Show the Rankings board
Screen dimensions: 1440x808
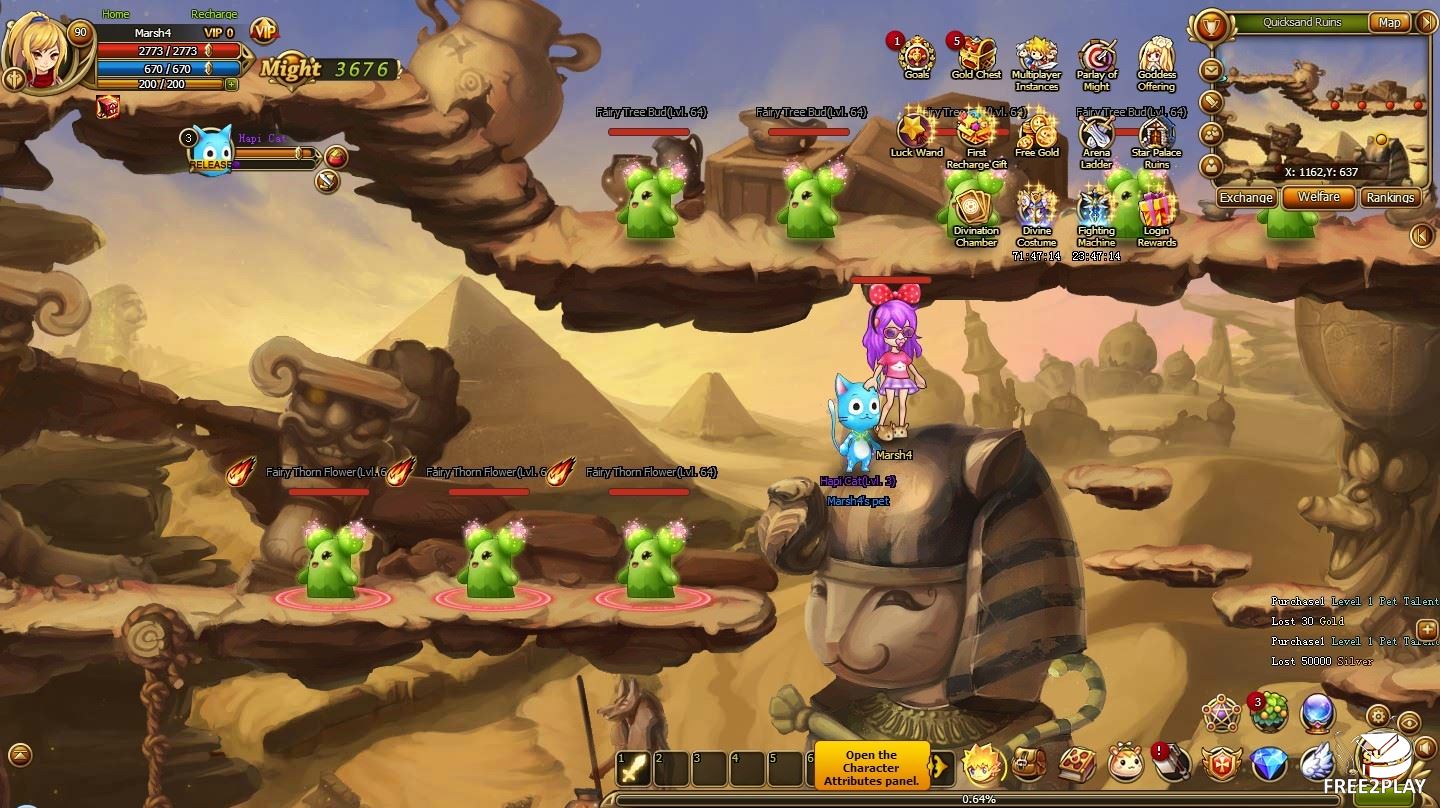click(x=1390, y=197)
